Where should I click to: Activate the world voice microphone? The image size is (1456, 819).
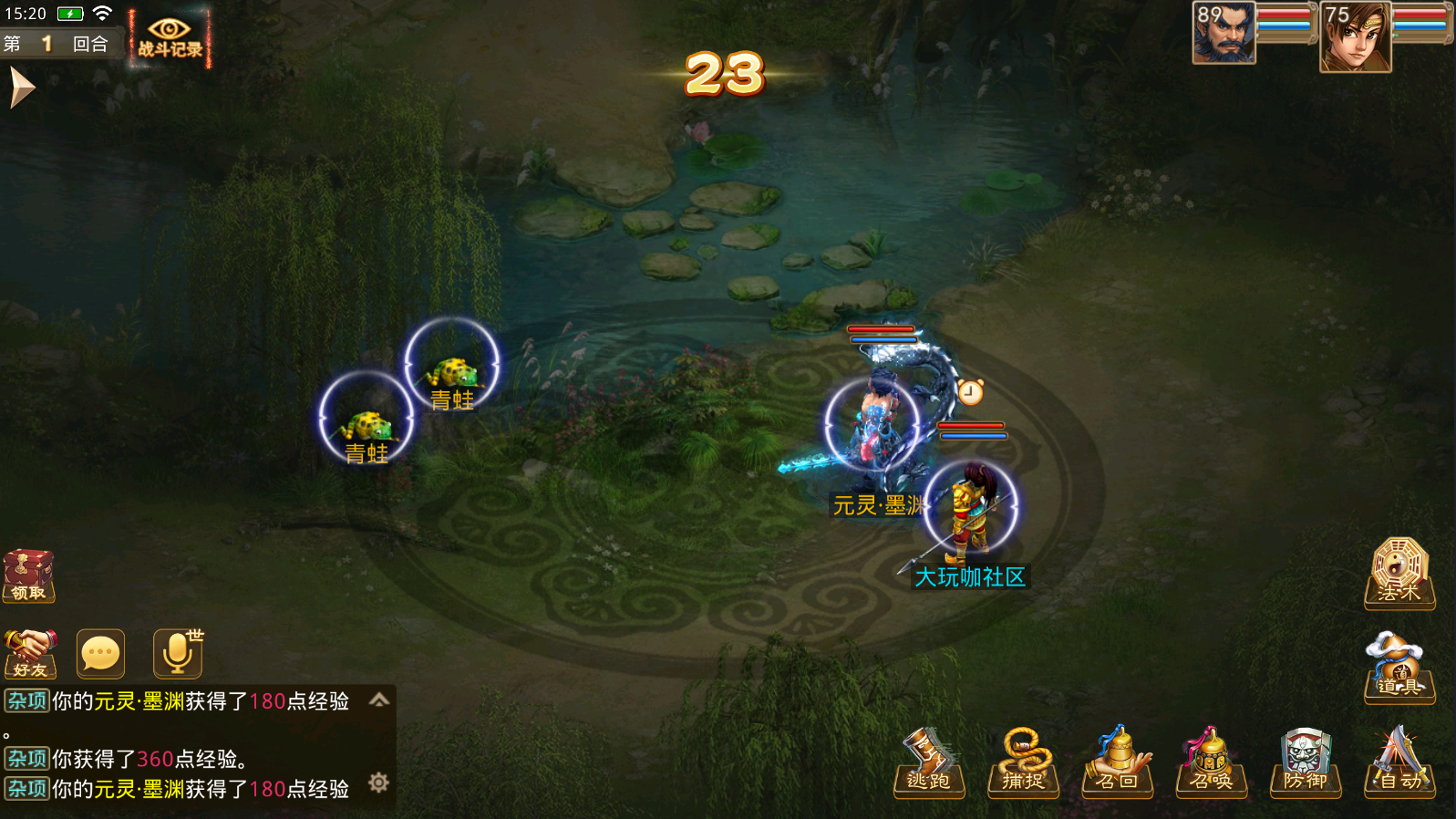click(177, 653)
